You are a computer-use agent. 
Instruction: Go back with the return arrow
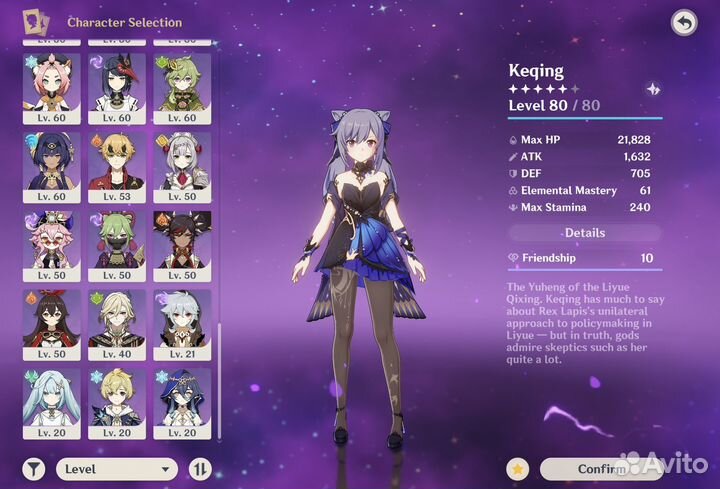coord(683,22)
